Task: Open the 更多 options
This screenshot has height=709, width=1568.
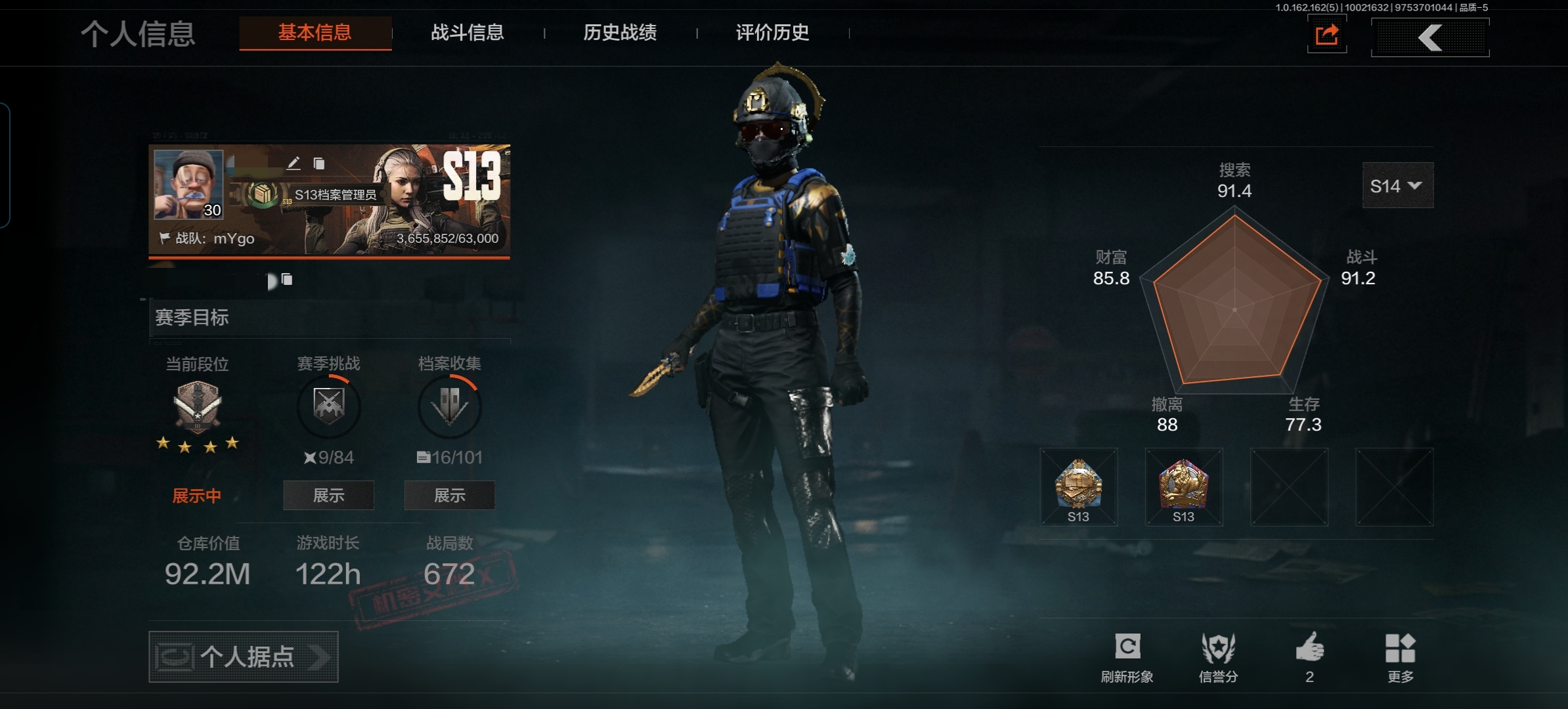Action: click(x=1400, y=656)
